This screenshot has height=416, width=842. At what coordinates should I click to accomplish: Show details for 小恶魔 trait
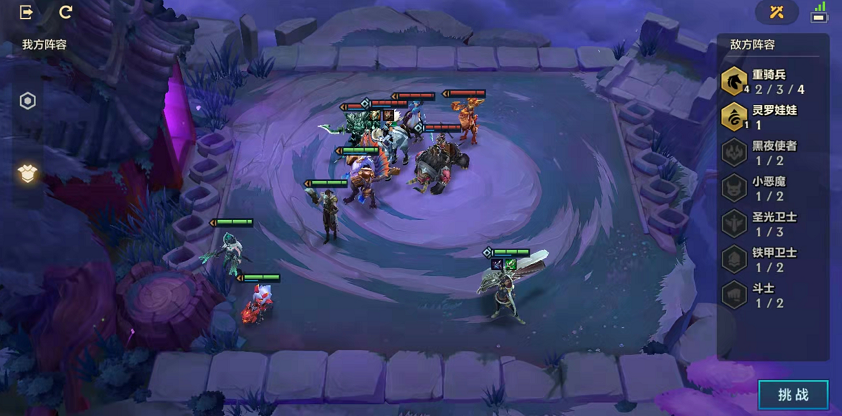coord(770,189)
